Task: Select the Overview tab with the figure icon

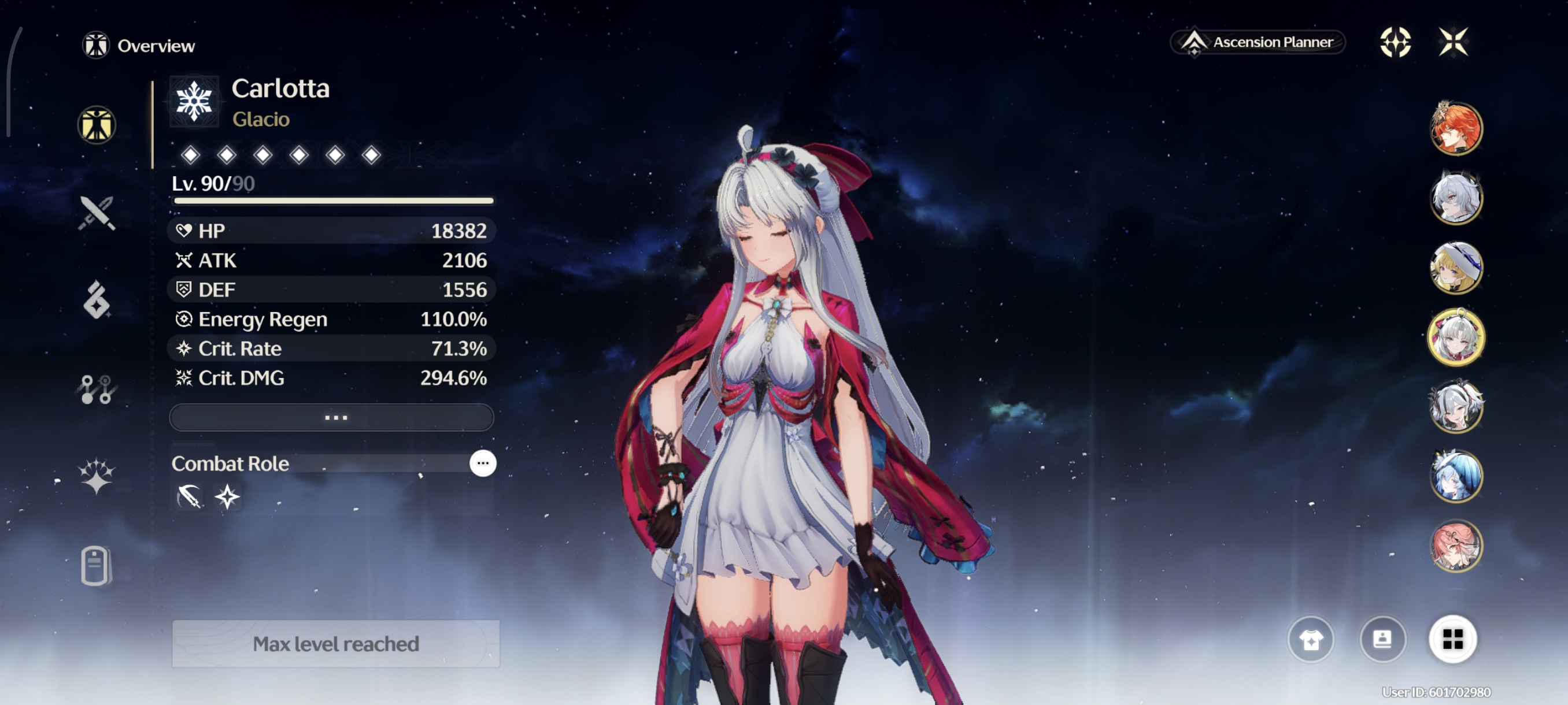Action: [x=97, y=125]
